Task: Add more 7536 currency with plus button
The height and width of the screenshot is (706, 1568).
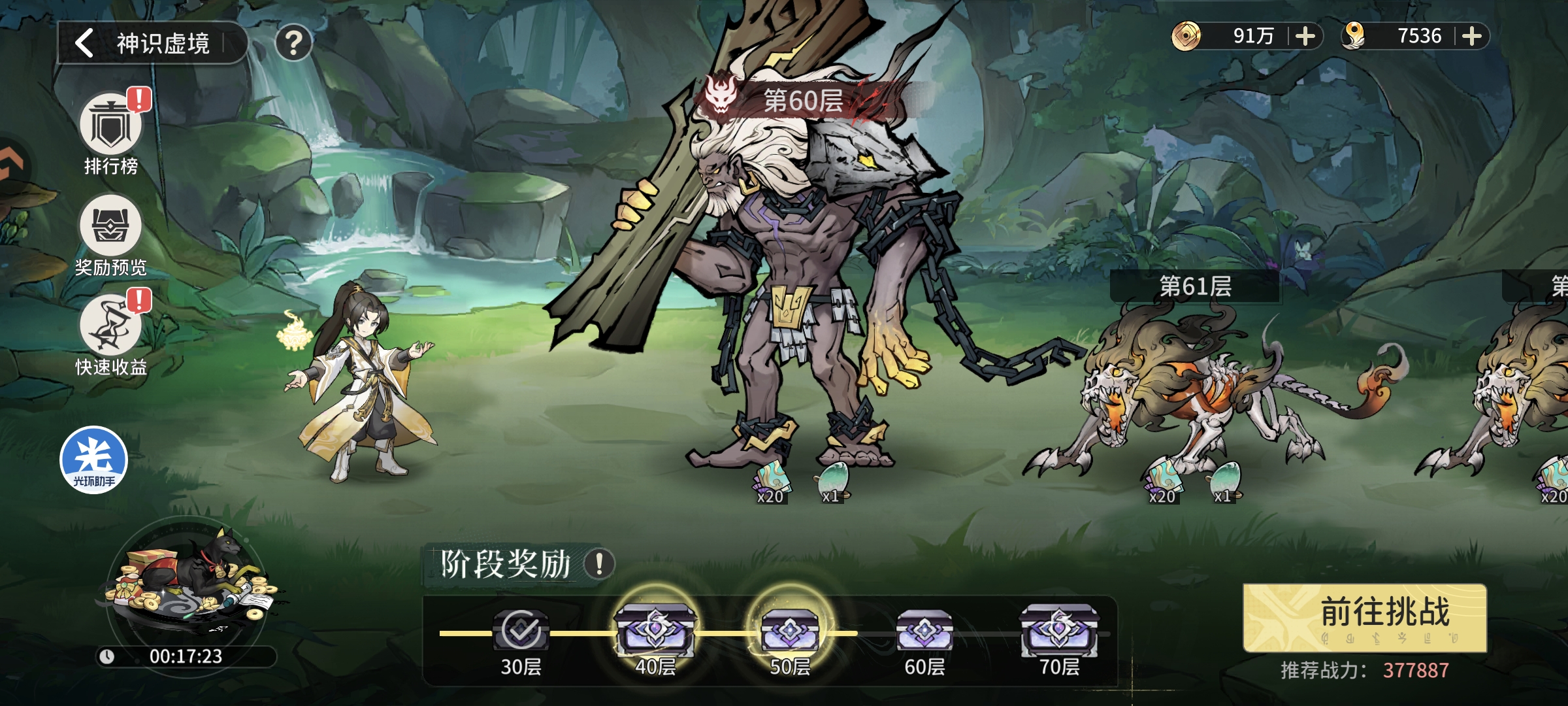Action: point(1471,36)
